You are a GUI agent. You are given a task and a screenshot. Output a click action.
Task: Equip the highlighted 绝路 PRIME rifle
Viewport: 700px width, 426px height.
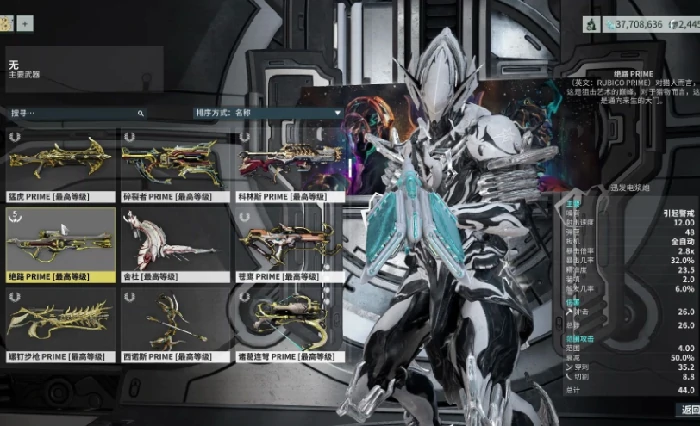point(60,243)
